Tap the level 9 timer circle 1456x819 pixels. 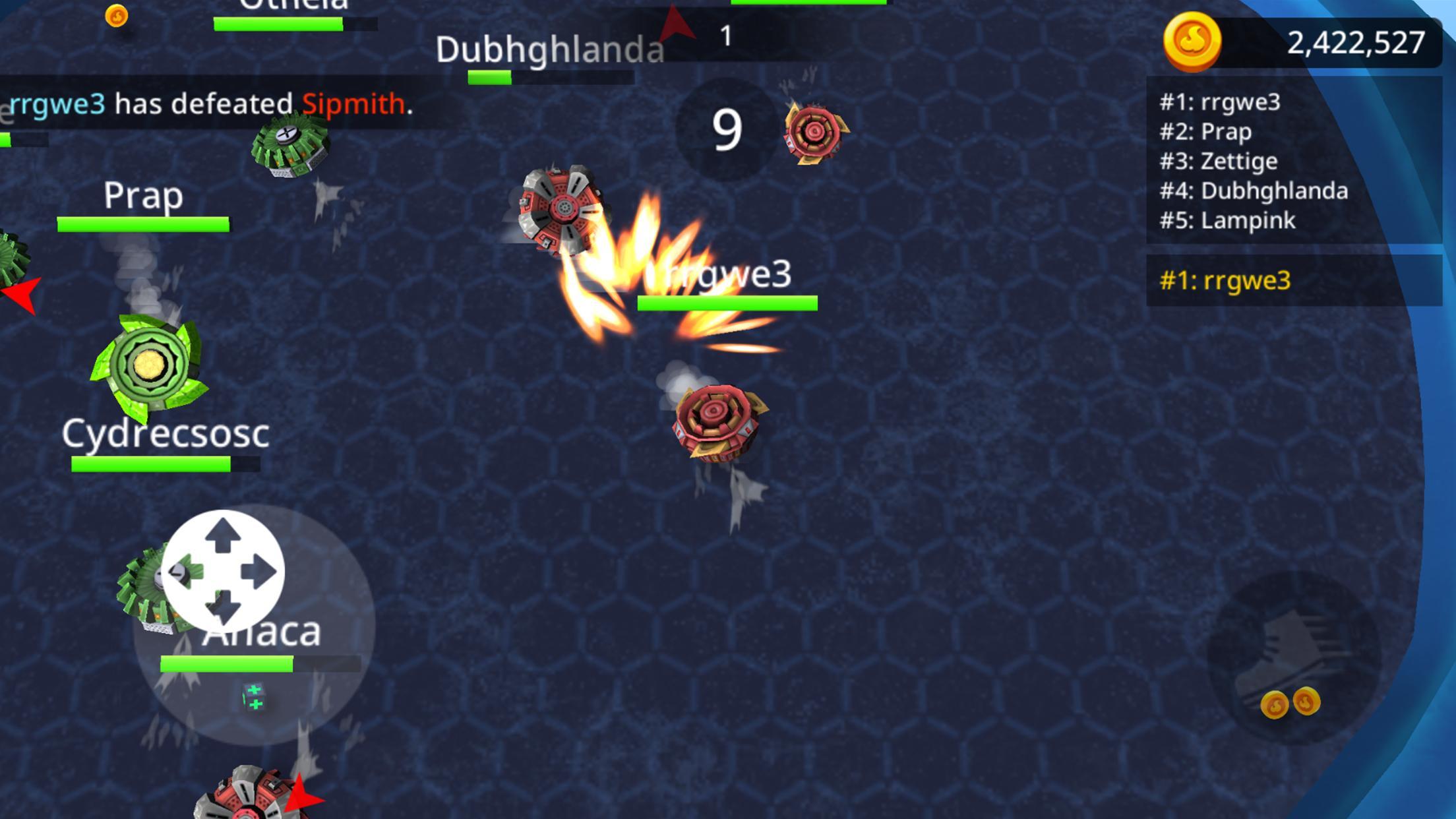pos(725,129)
